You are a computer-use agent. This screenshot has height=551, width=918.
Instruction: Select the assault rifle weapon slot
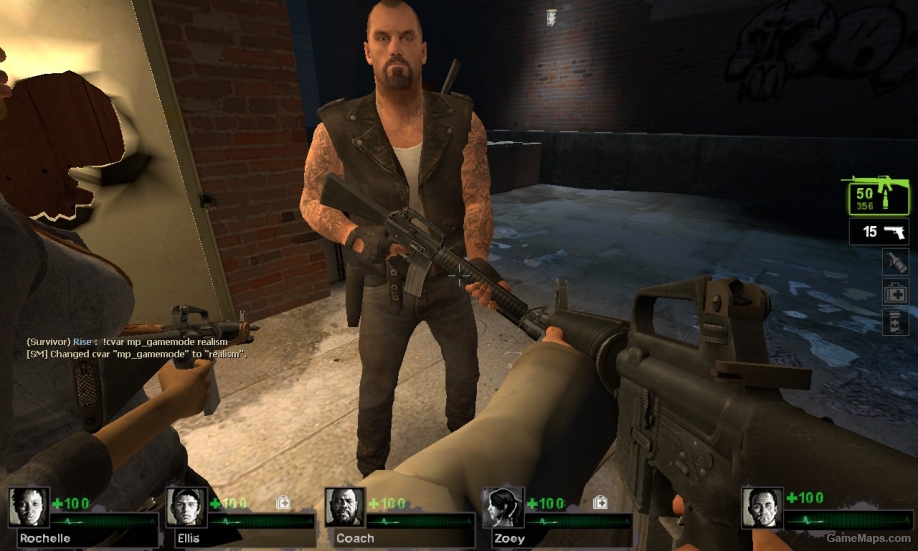point(877,196)
